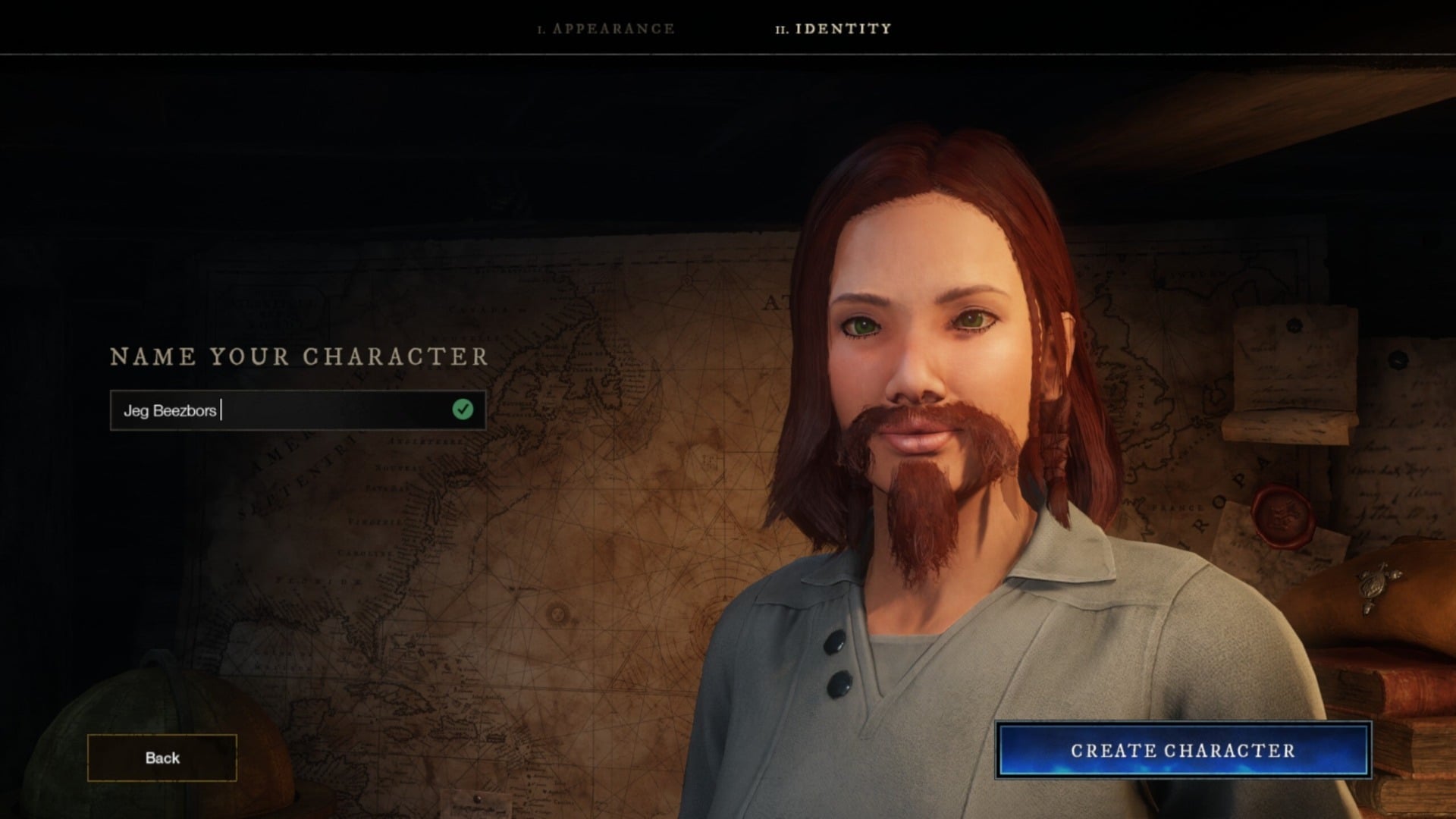This screenshot has height=819, width=1456.
Task: Select the Identity step tab
Action: 834,29
